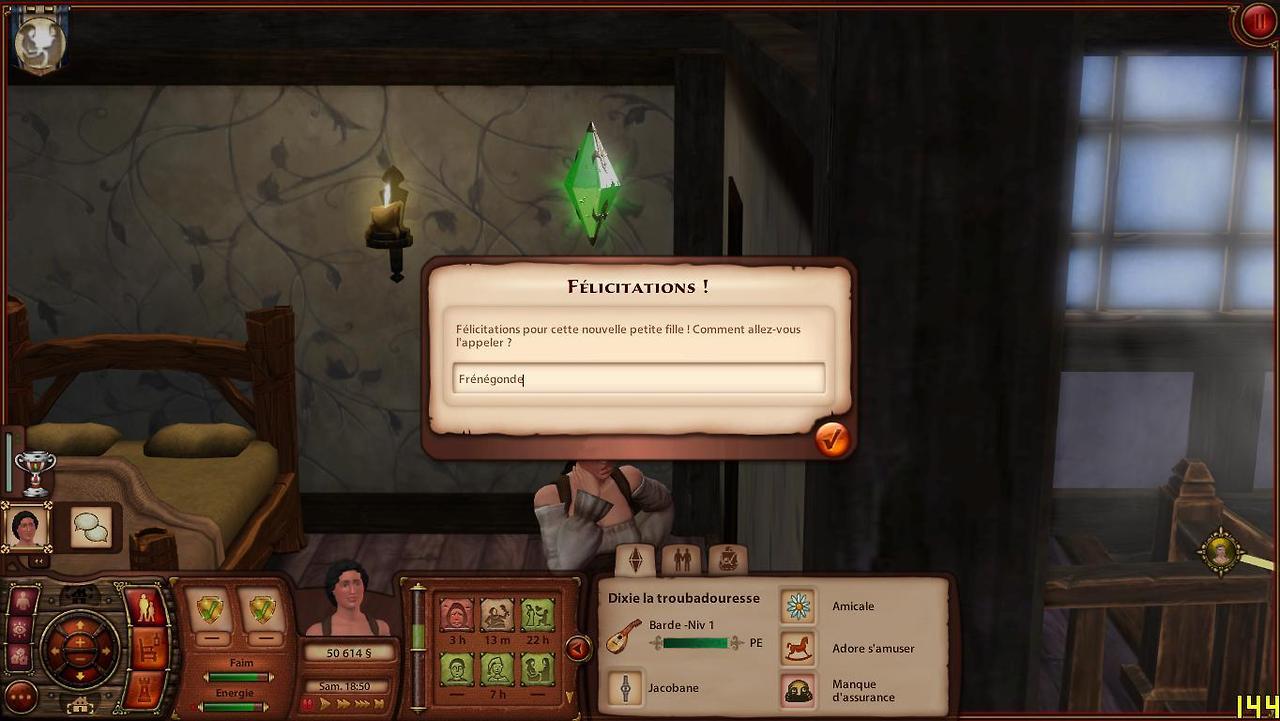Screen dimensions: 1280x721
Task: Select the hero portrait thumbnail on the left
Action: pos(26,526)
